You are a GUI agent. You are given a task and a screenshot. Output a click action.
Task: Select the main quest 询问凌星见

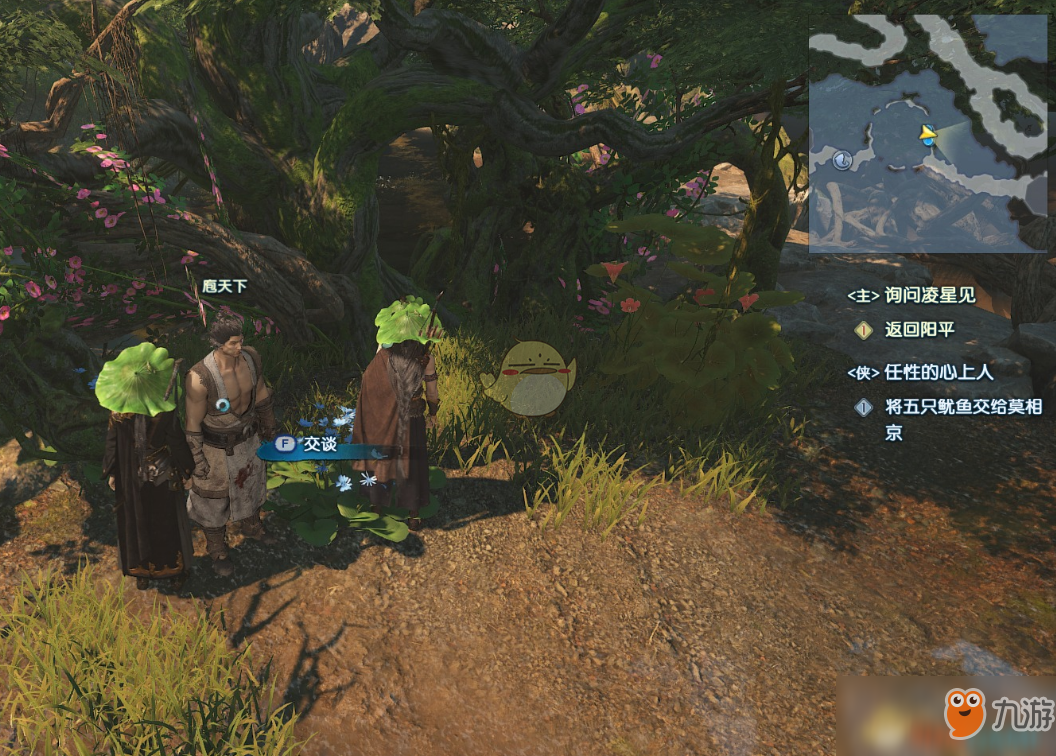click(910, 296)
